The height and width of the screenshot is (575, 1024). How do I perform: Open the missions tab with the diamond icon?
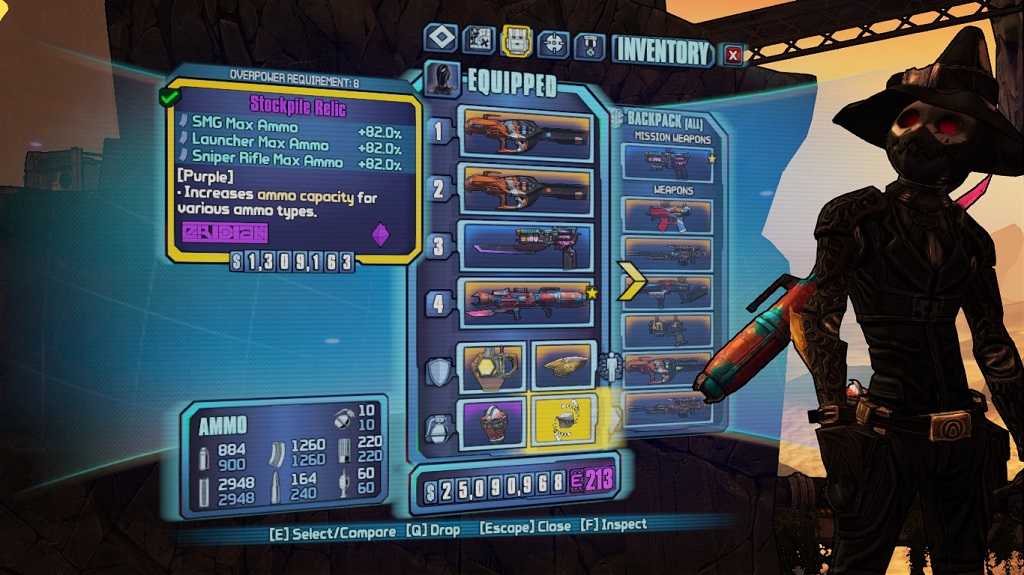tap(441, 40)
